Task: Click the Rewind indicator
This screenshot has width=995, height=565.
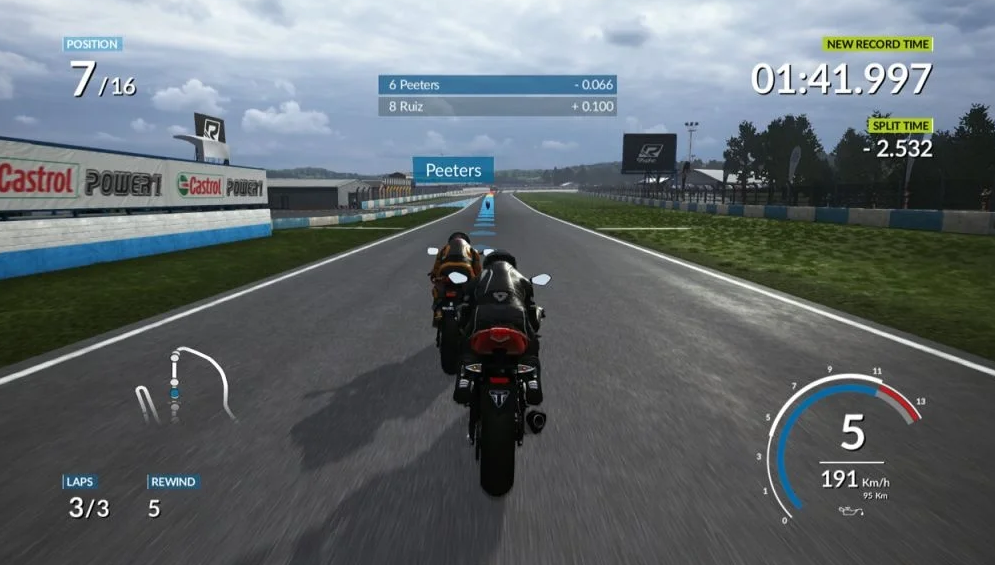Action: click(x=171, y=497)
